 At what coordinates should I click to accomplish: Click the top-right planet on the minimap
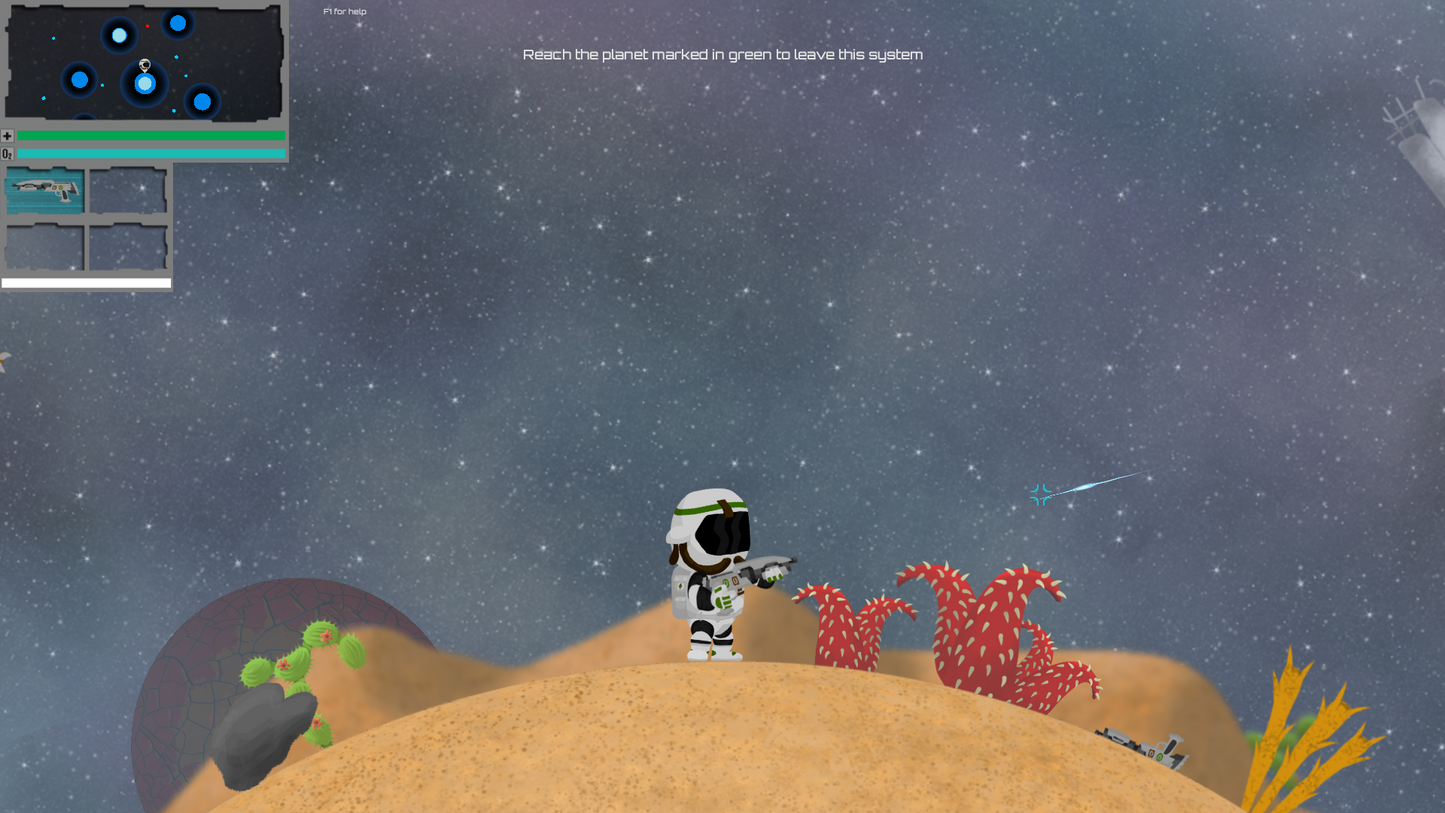pyautogui.click(x=176, y=23)
